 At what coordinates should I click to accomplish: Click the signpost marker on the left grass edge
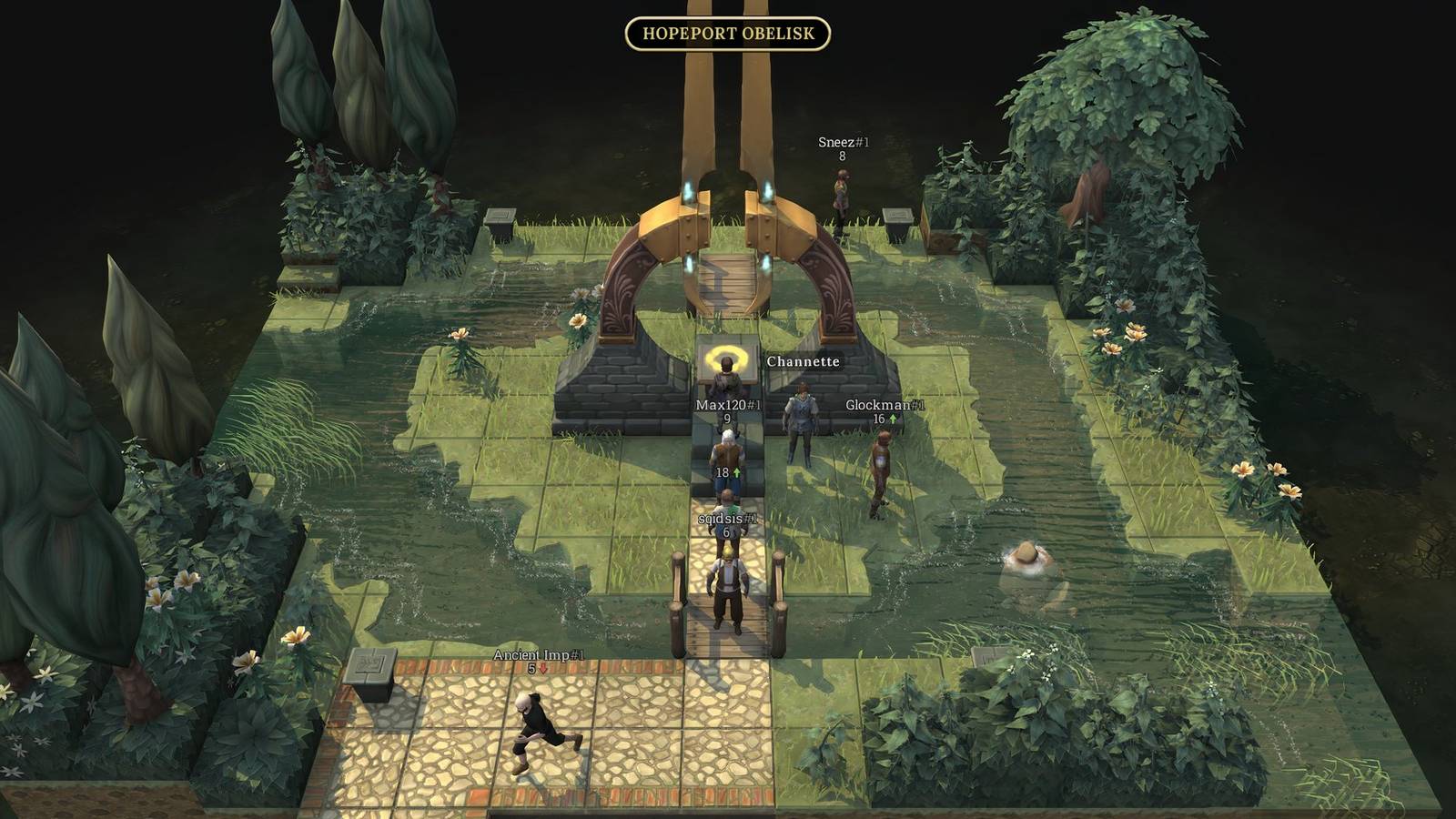[x=499, y=215]
